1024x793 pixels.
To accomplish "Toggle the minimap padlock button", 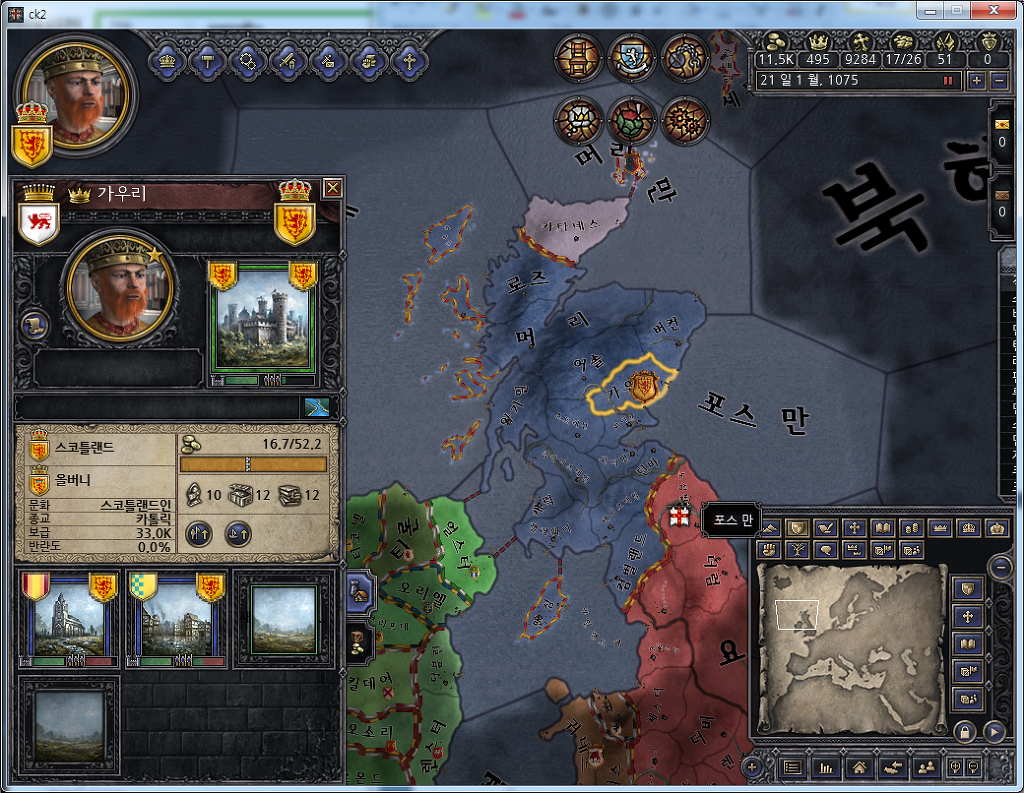I will pyautogui.click(x=964, y=731).
